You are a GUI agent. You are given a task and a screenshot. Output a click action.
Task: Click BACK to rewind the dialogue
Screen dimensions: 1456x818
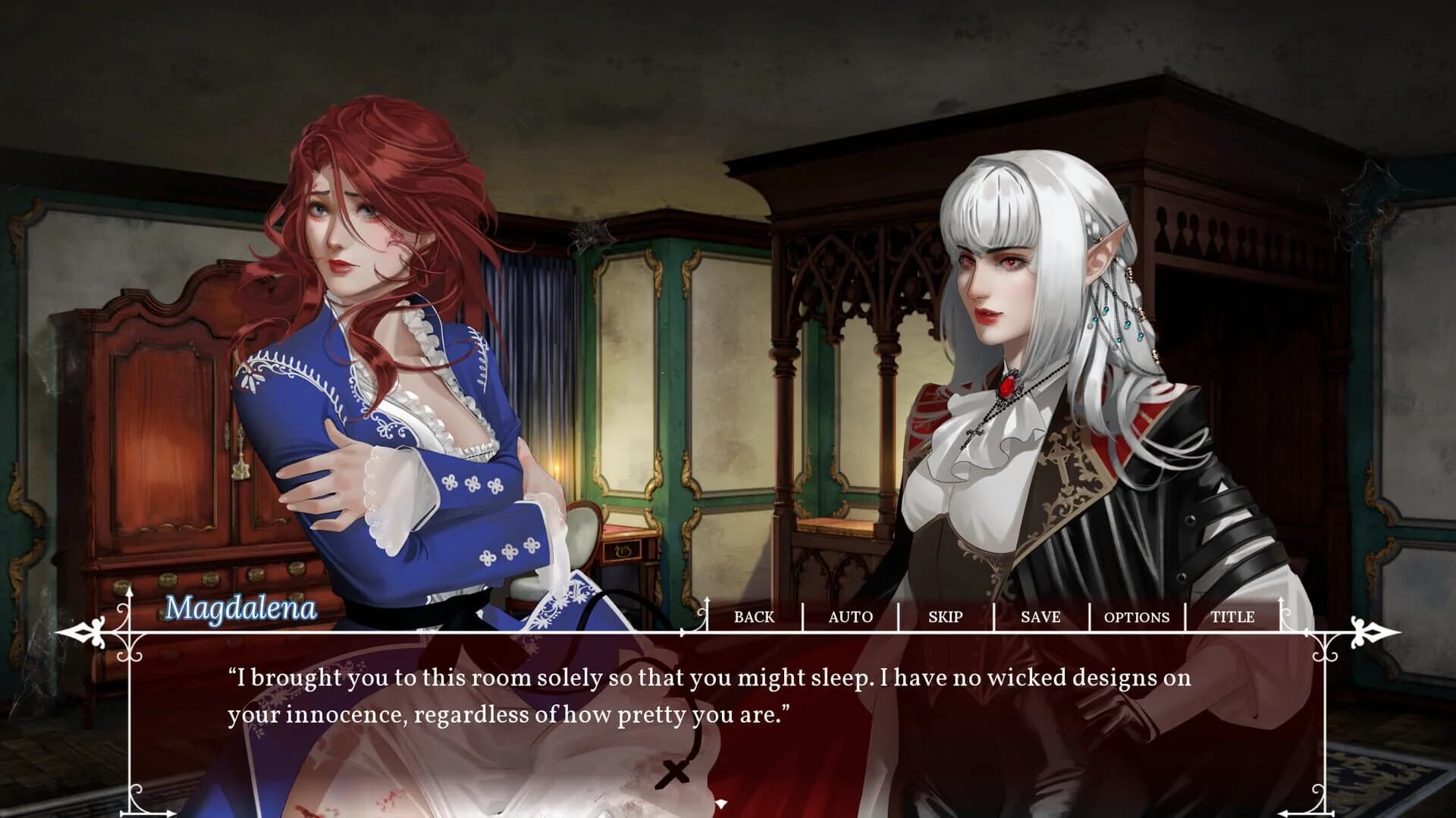754,618
